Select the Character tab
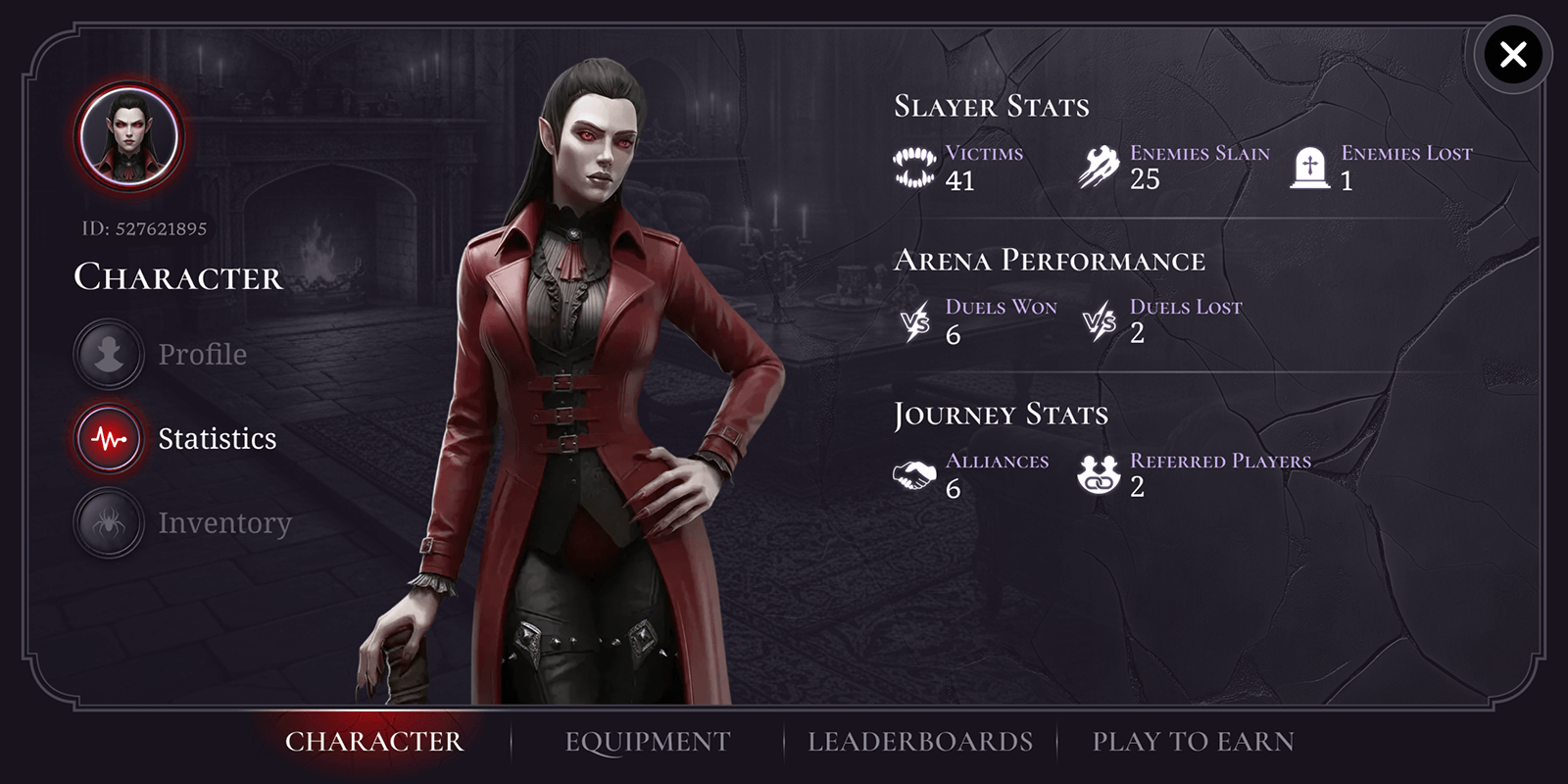This screenshot has width=1568, height=784. point(375,742)
